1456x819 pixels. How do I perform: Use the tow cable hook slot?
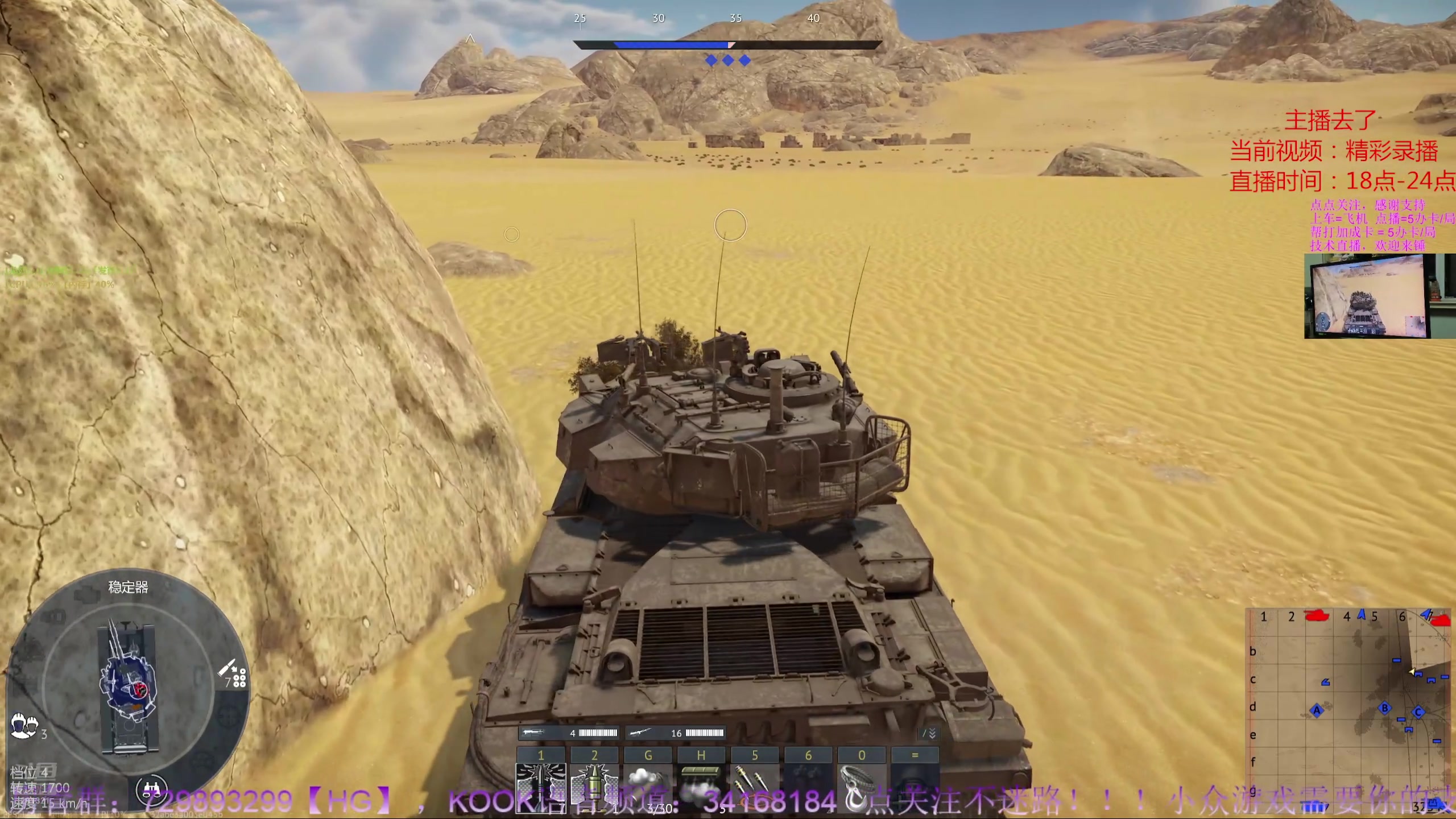point(861,788)
